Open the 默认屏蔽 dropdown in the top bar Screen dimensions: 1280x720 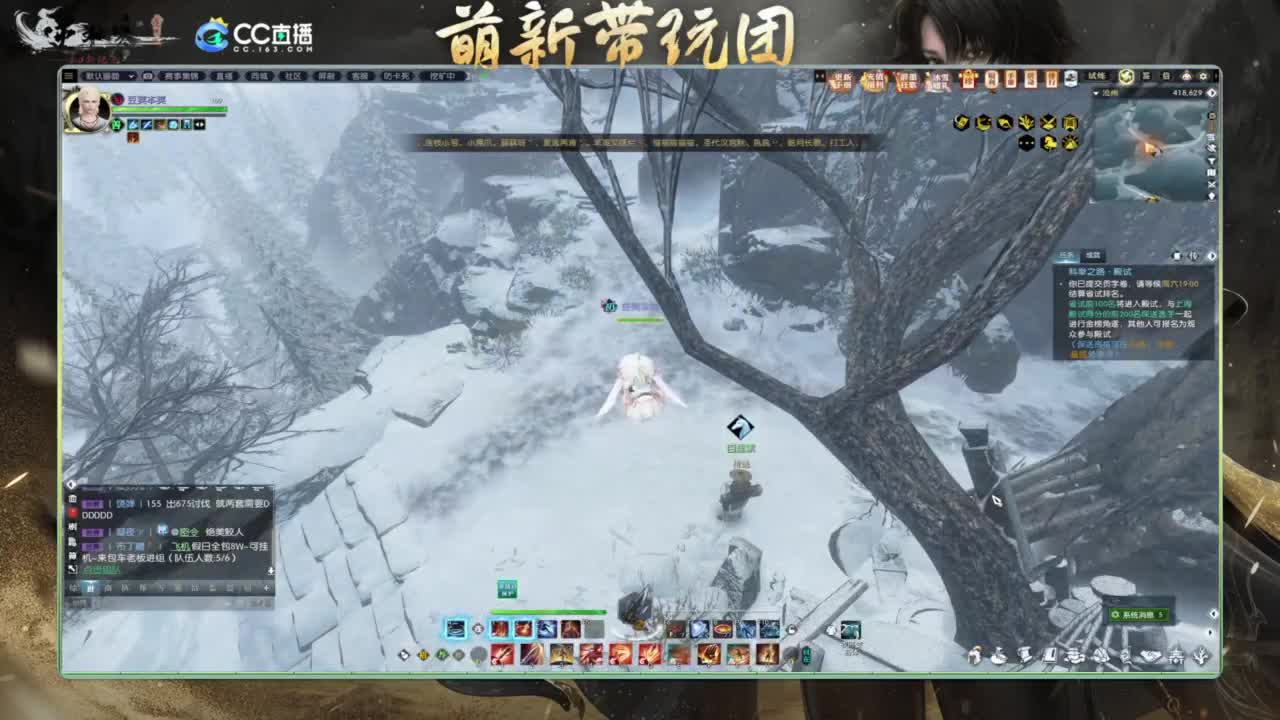click(110, 75)
